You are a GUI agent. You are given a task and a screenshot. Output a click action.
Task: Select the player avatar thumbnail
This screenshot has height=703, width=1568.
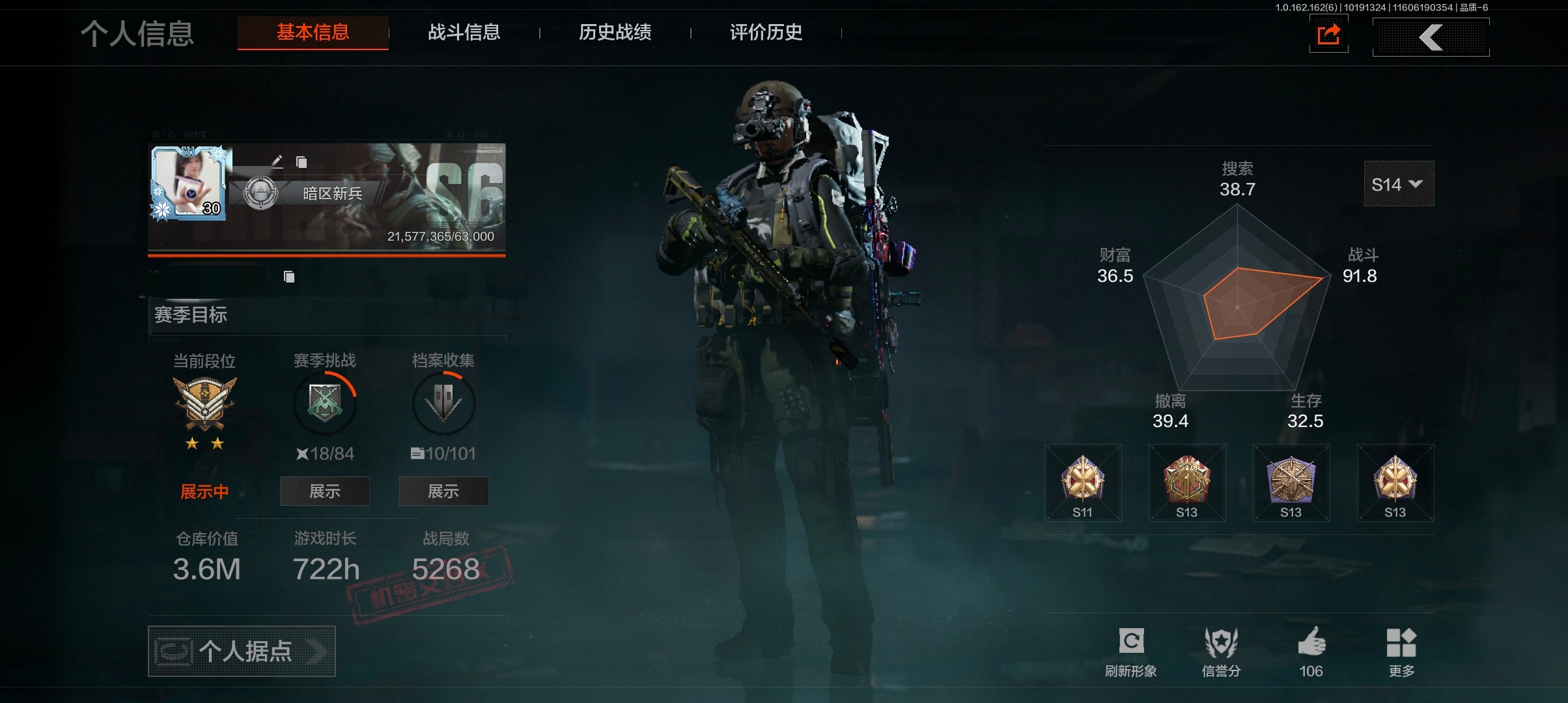(188, 183)
